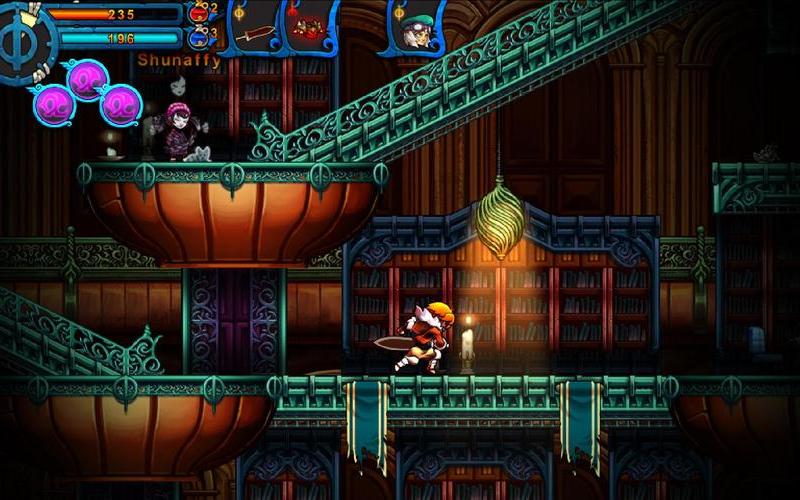The image size is (800, 500).
Task: Select the sword weapon slot
Action: pos(257,30)
